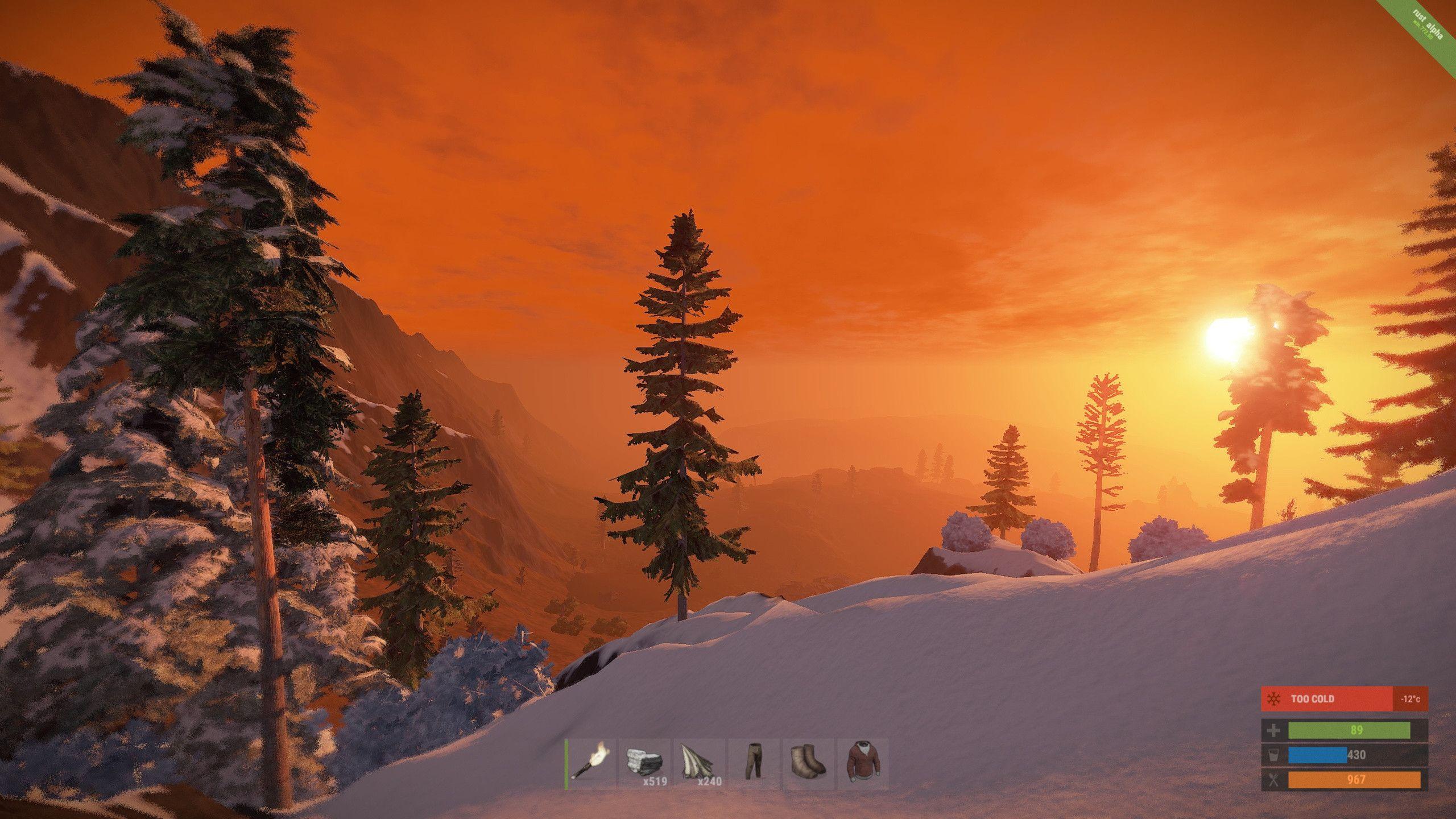Click the -12°c temperature readout
Image resolution: width=1456 pixels, height=819 pixels.
point(1410,700)
